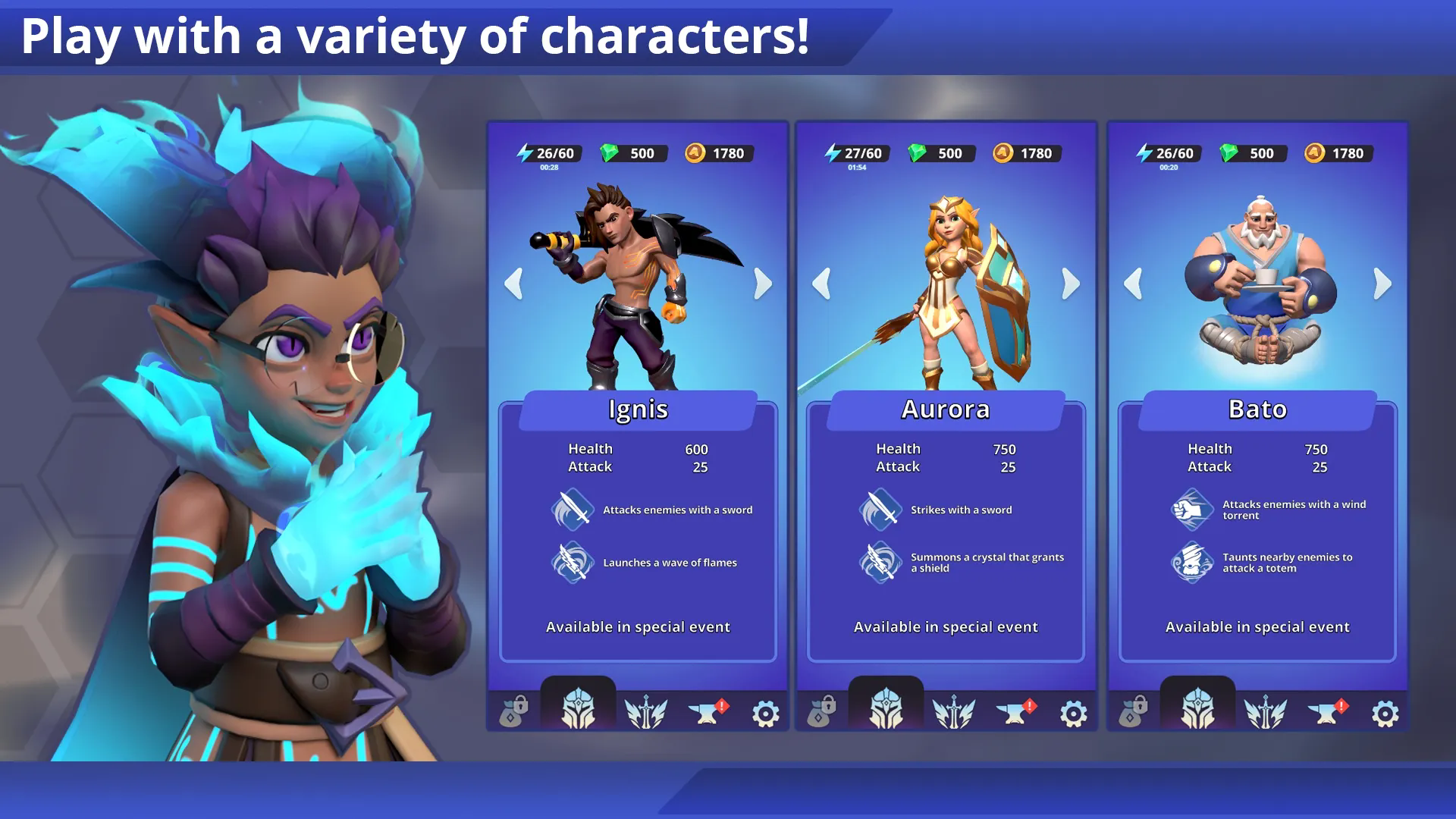Tap Bato's totem taunt ability icon
Image resolution: width=1456 pixels, height=819 pixels.
pos(1191,562)
